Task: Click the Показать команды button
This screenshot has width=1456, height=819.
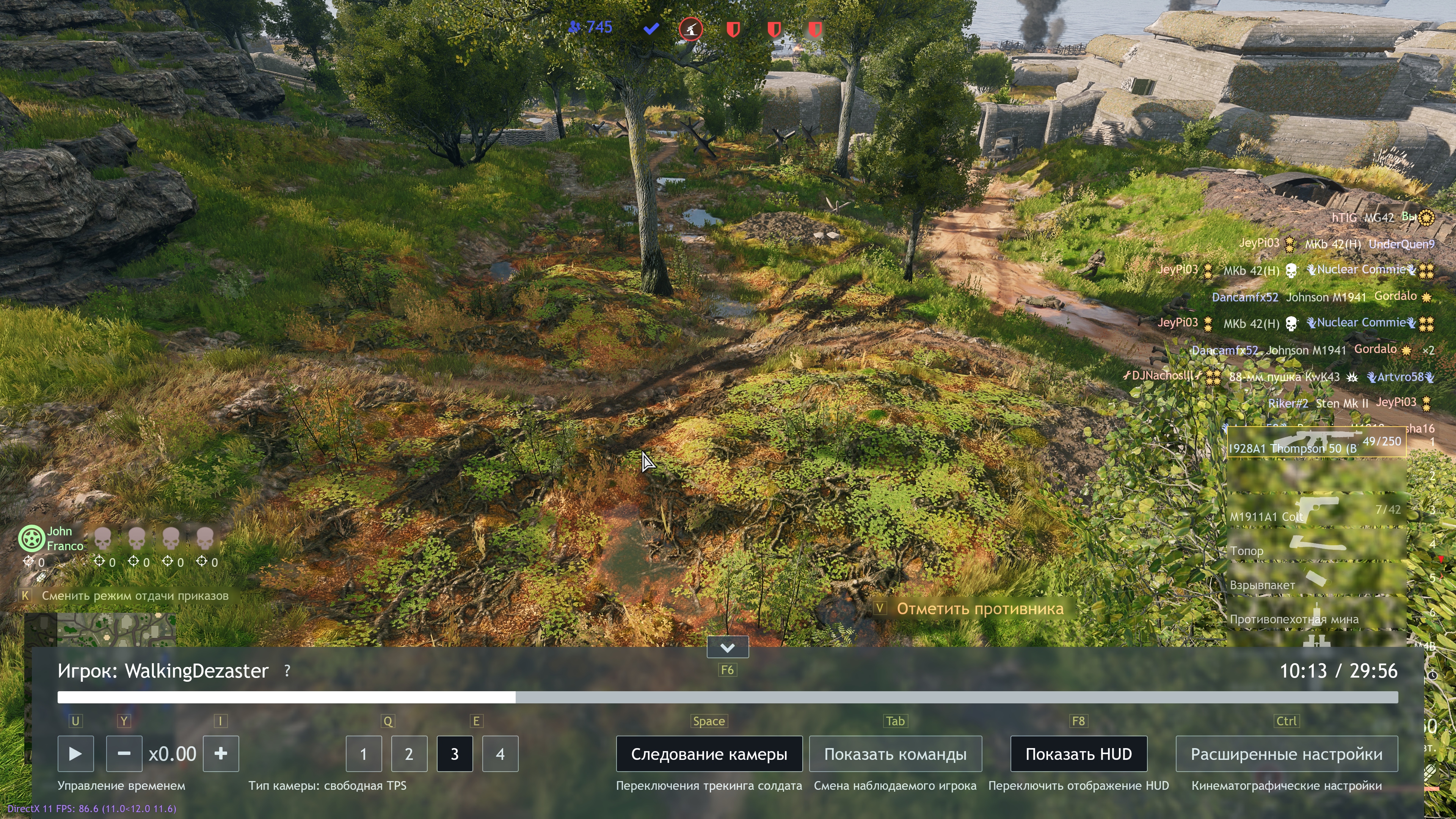Action: (x=895, y=753)
